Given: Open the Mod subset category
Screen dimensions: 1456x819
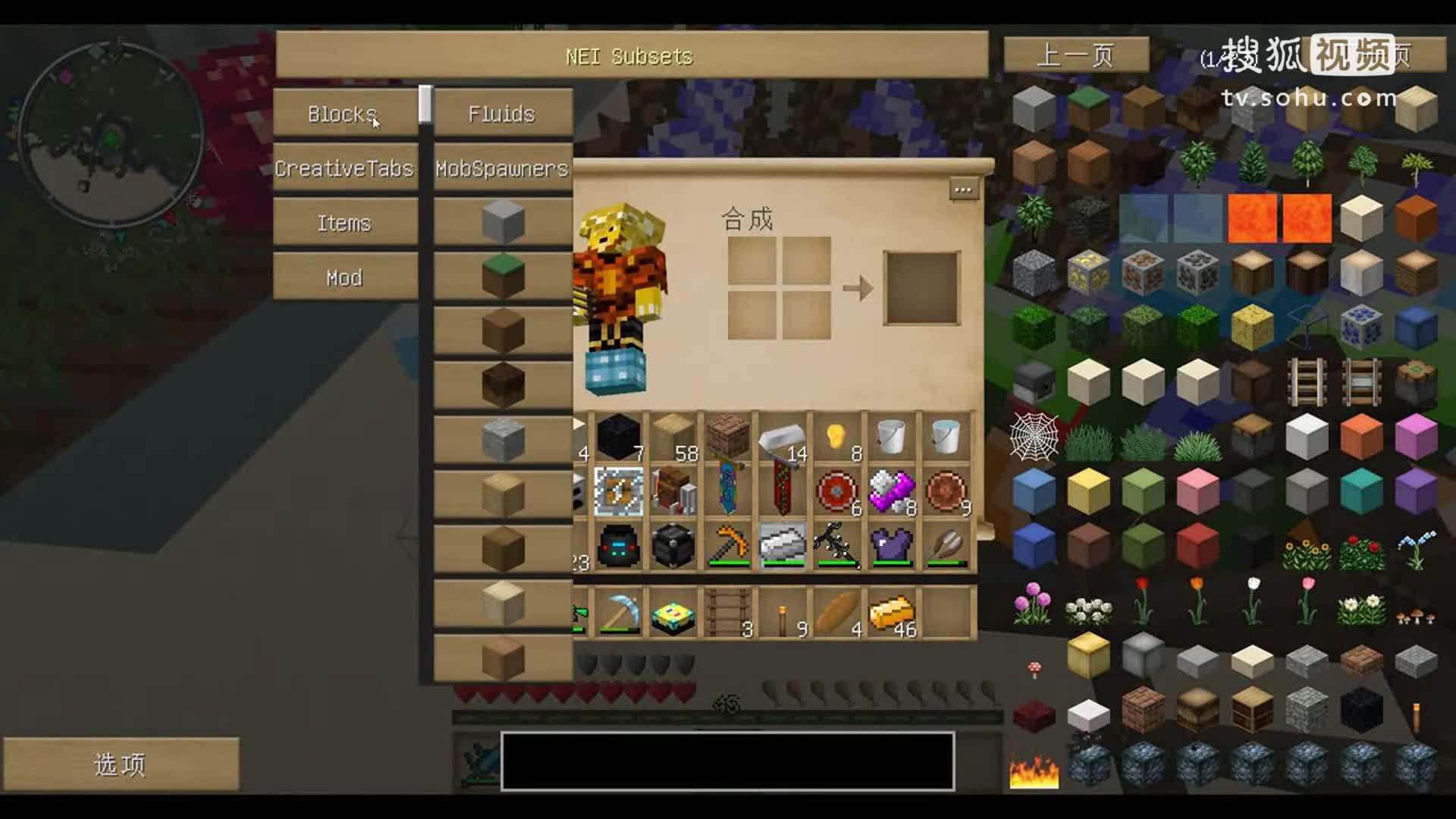Looking at the screenshot, I should tap(344, 278).
